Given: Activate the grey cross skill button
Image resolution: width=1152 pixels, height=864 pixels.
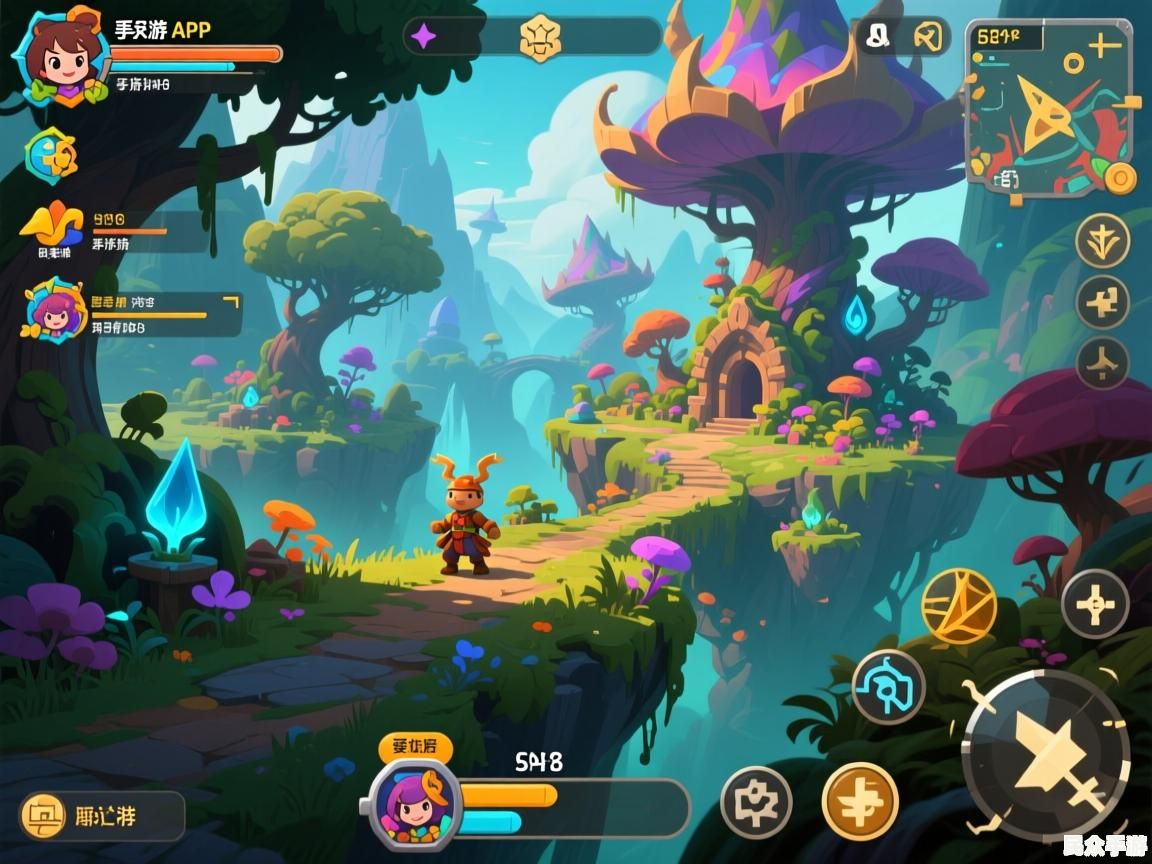Looking at the screenshot, I should click(x=1095, y=603).
